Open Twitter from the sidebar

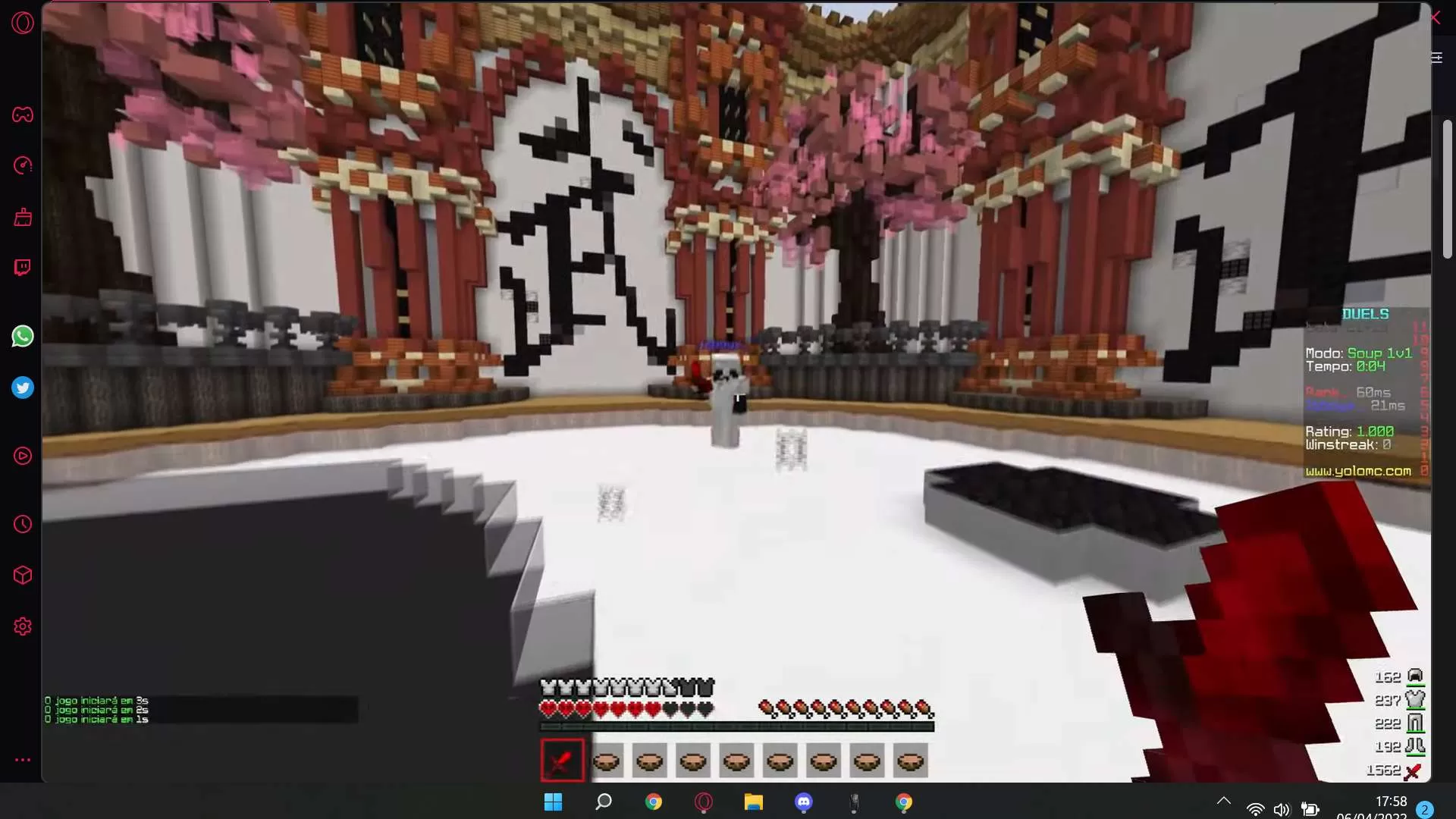click(x=22, y=388)
